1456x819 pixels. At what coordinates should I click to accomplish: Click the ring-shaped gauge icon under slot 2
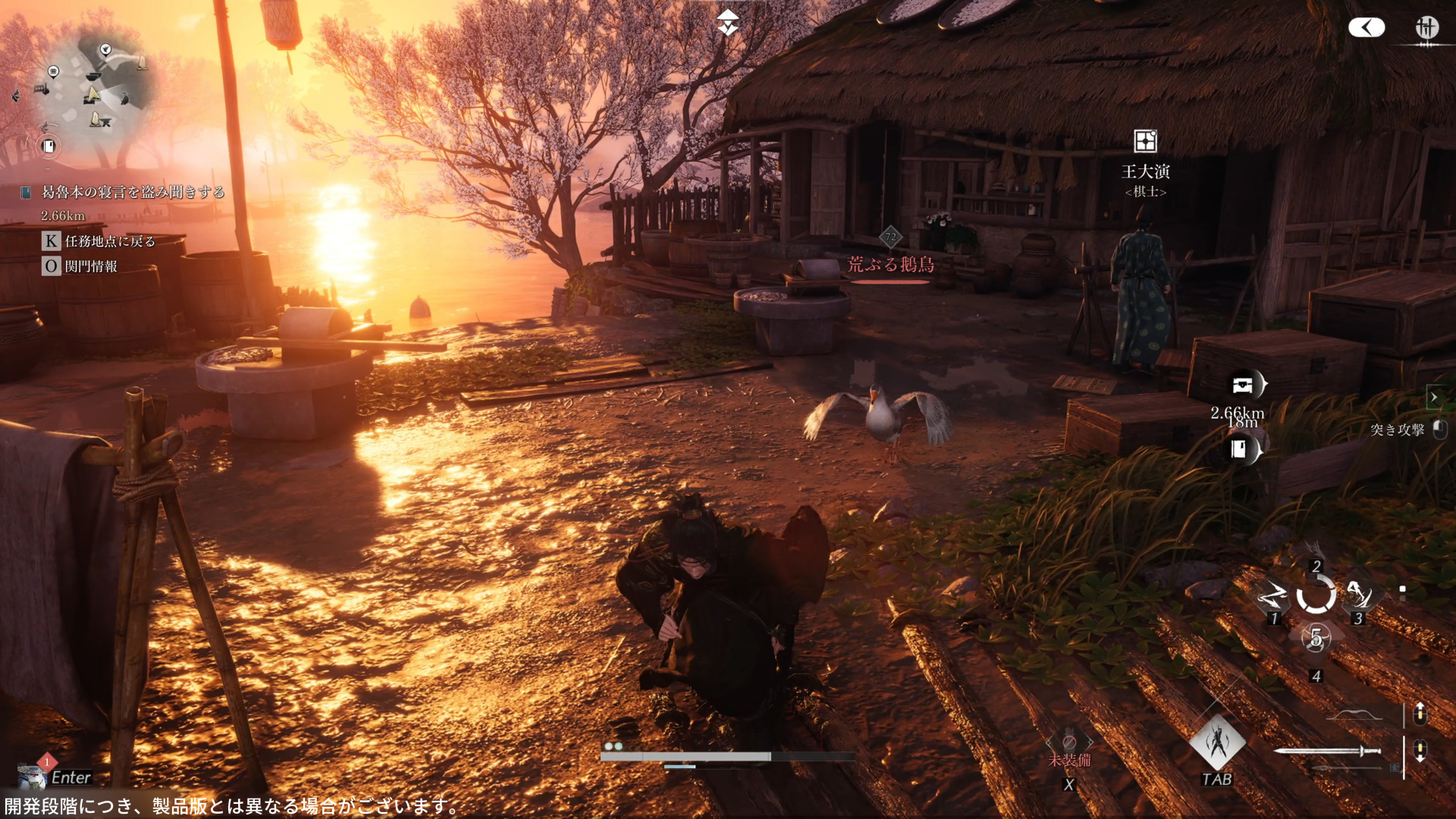pos(1316,595)
